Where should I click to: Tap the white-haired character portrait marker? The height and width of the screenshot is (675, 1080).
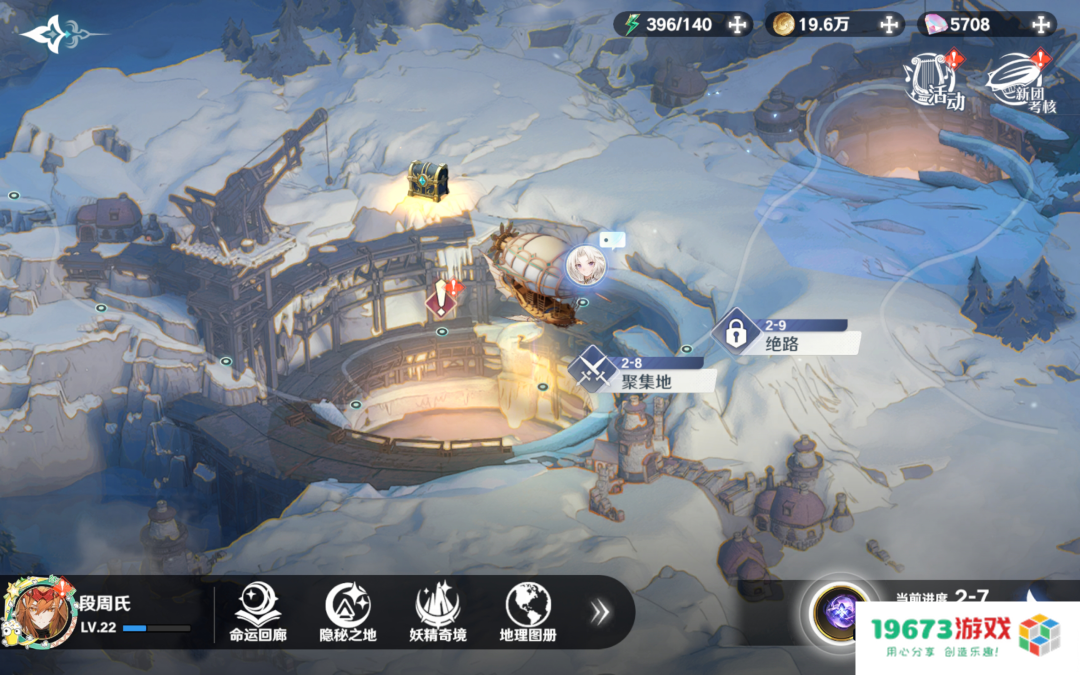click(585, 266)
